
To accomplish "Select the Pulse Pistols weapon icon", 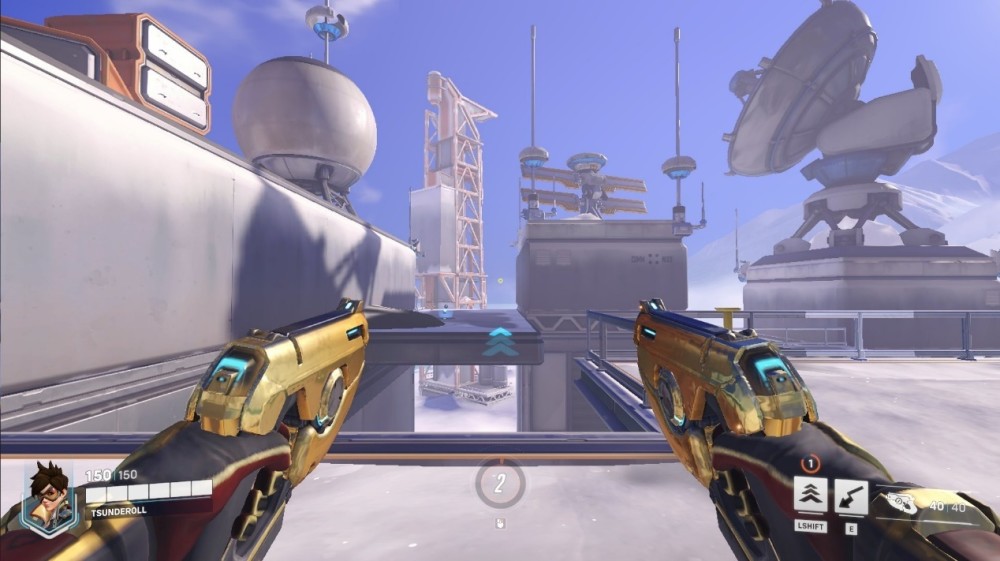I will tap(900, 504).
